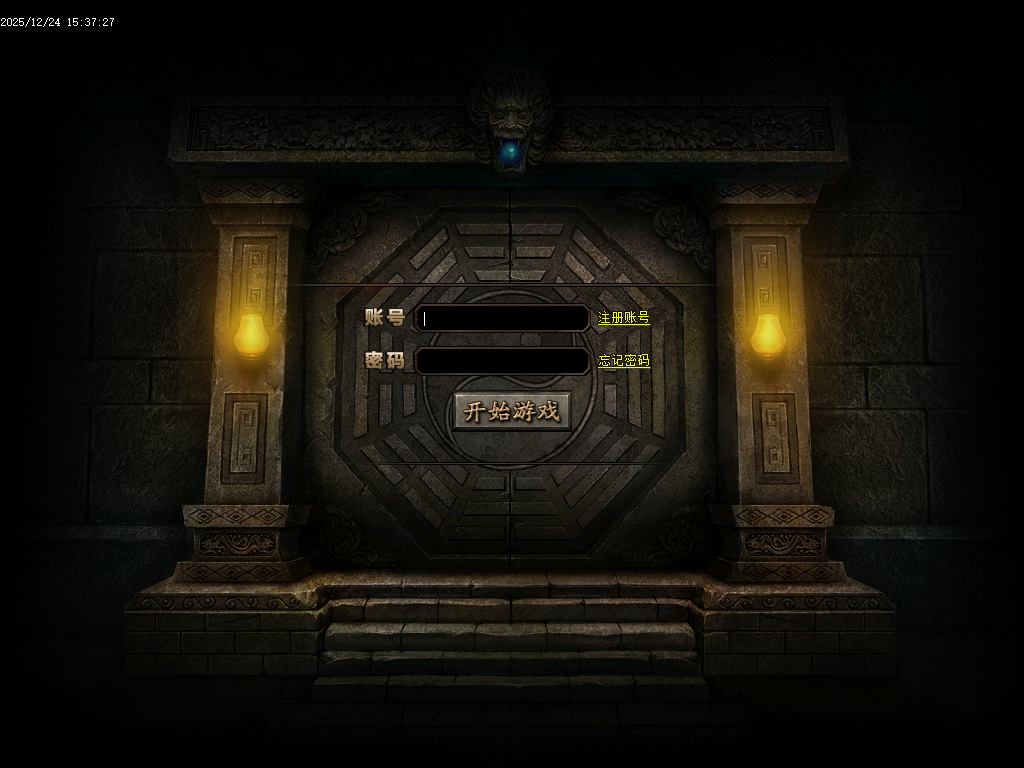Open the 注册账号 register account link
Image resolution: width=1024 pixels, height=768 pixels.
coord(624,318)
